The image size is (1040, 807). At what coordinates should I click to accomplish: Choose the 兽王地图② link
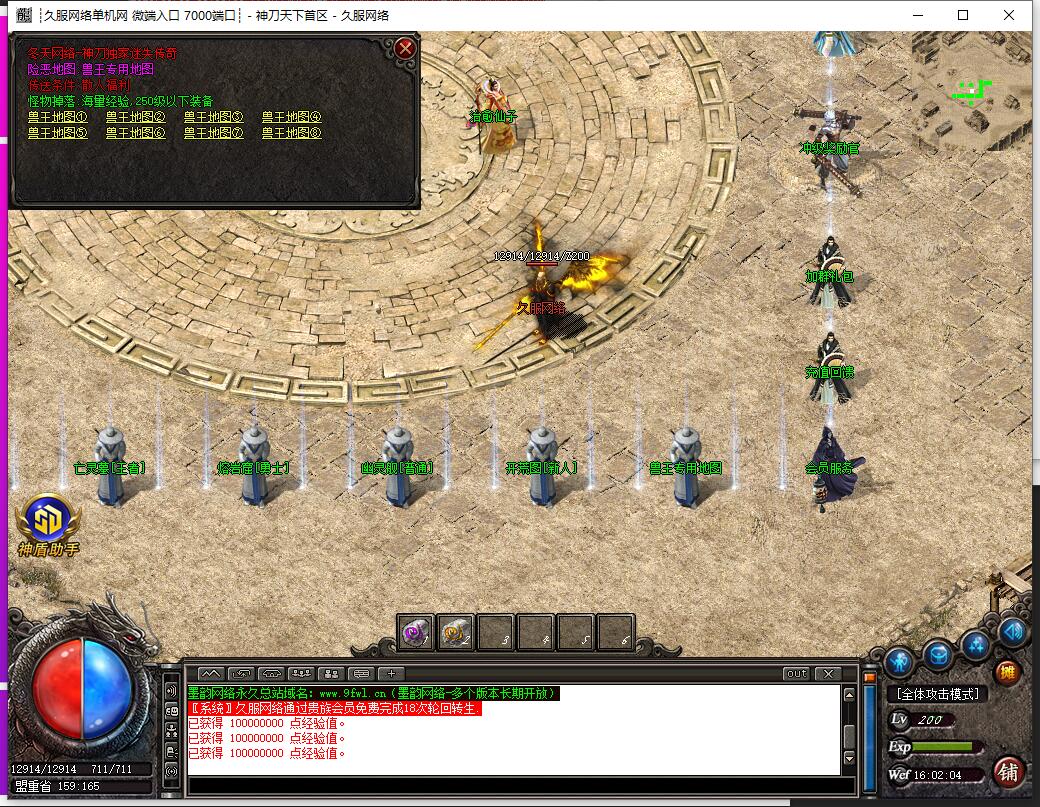[x=135, y=117]
